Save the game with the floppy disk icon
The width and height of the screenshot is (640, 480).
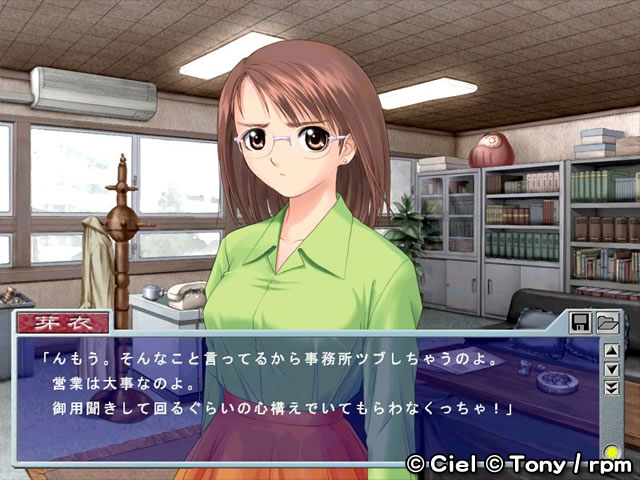pyautogui.click(x=581, y=322)
